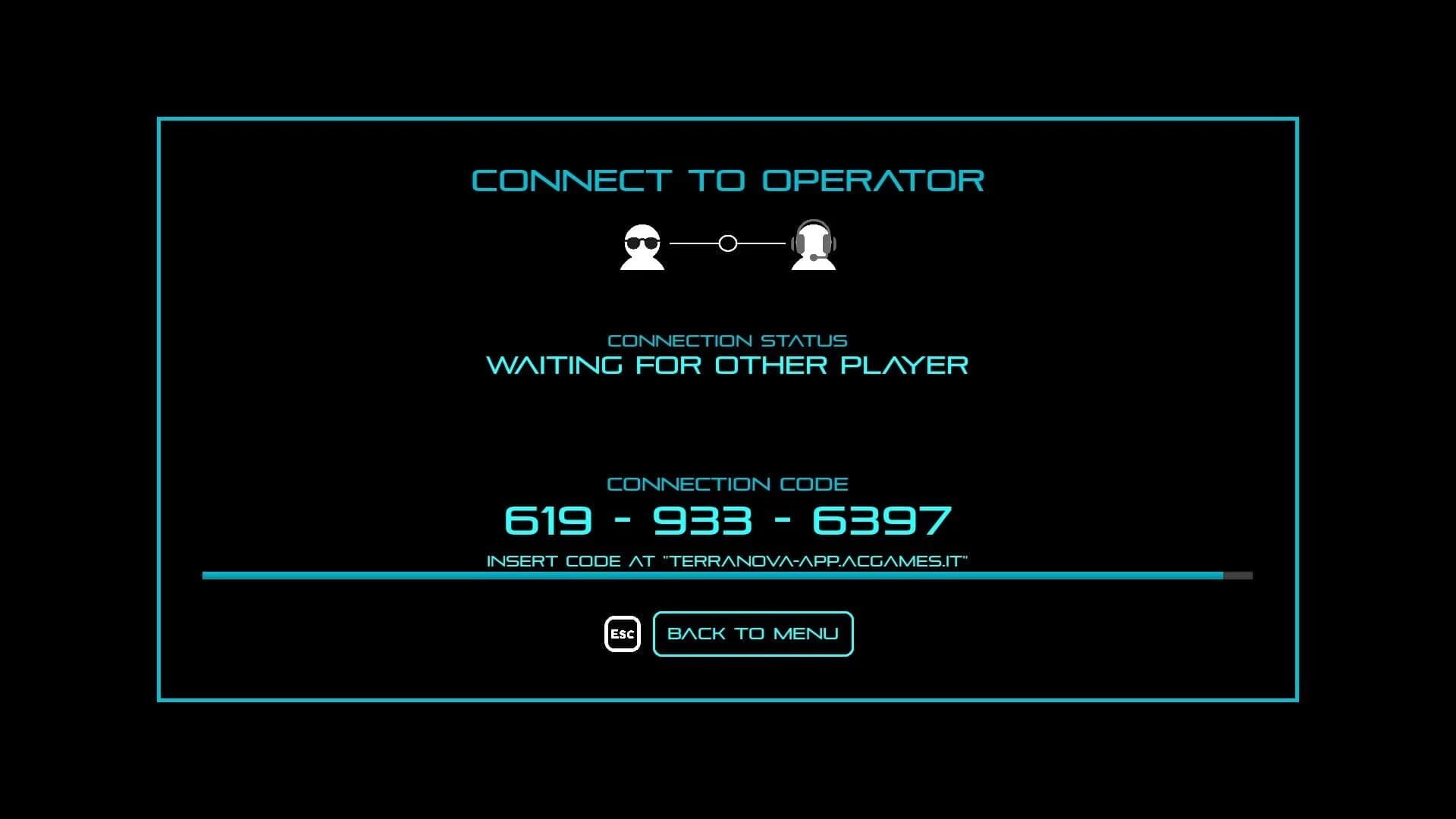Image resolution: width=1456 pixels, height=819 pixels.
Task: Click the gray unfilled end of the progress bar
Action: click(x=1238, y=575)
